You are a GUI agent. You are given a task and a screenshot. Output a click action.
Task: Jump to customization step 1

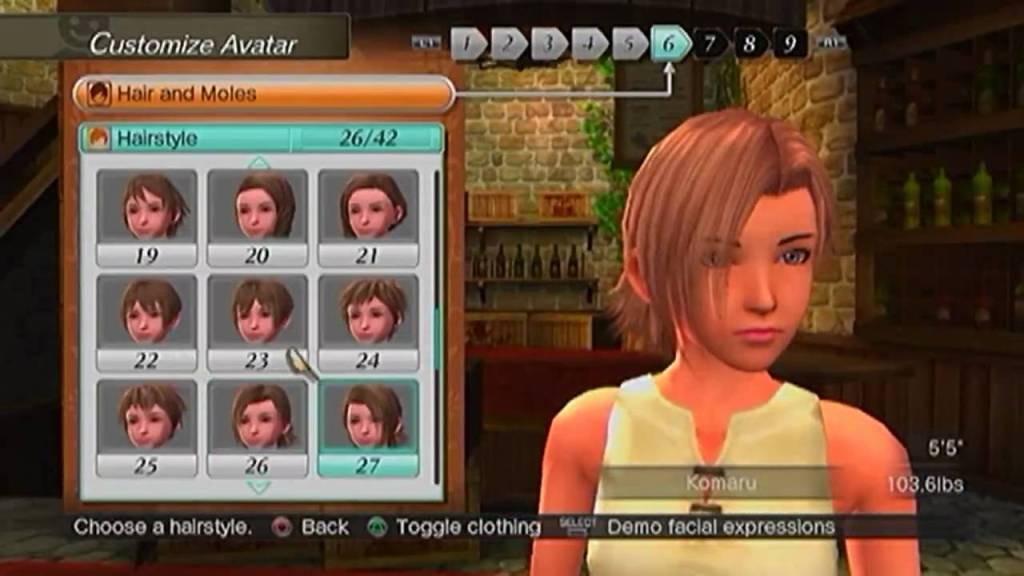click(x=468, y=43)
